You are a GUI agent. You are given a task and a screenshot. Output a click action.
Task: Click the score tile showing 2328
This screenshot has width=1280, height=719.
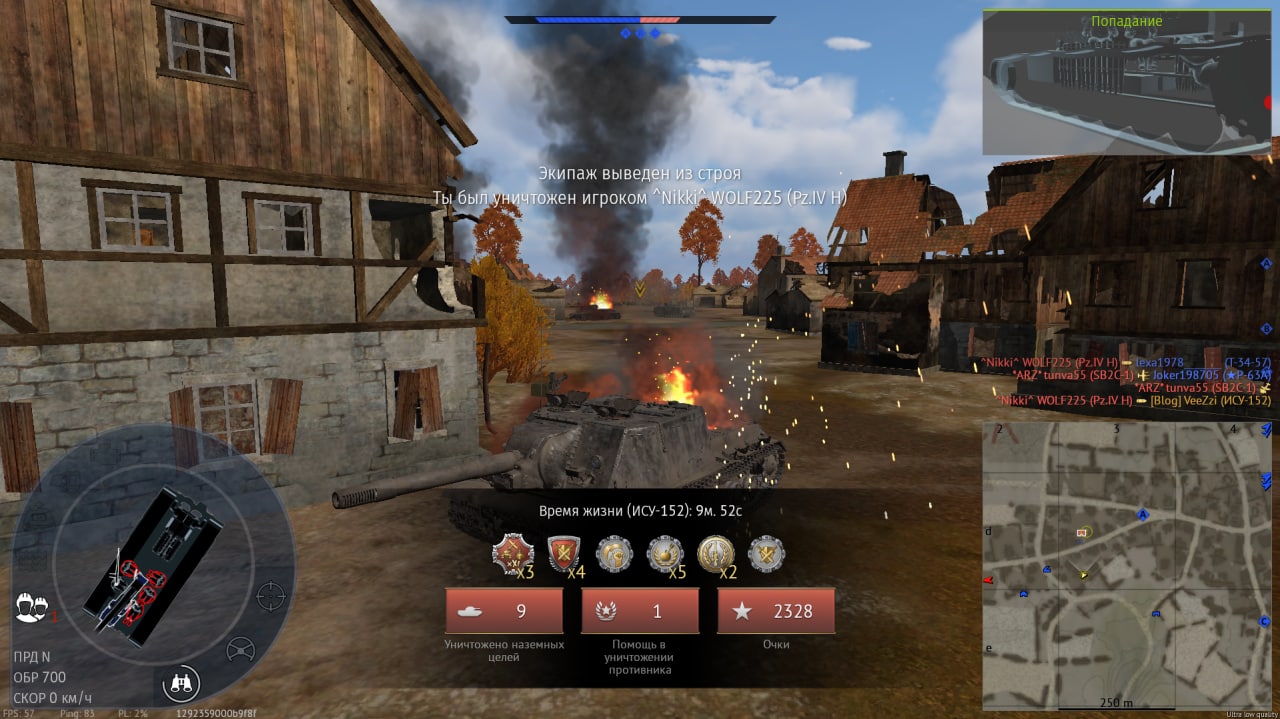click(x=776, y=611)
